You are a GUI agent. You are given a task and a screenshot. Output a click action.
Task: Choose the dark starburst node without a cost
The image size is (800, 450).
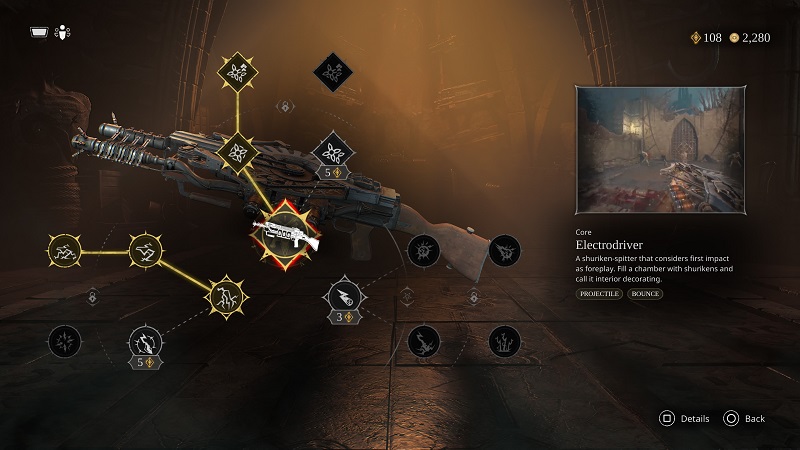click(66, 342)
